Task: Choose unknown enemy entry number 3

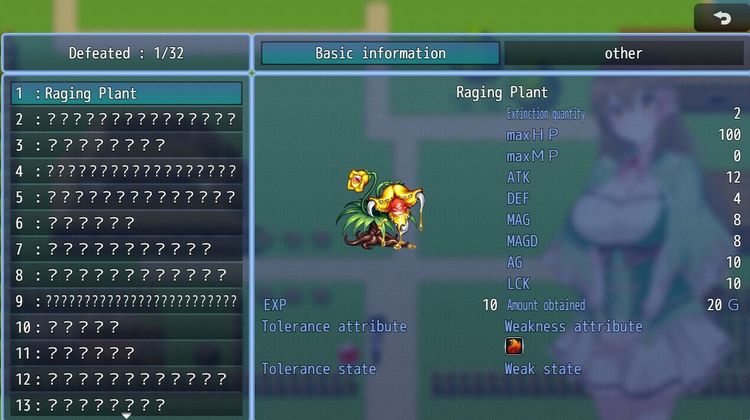Action: 126,146
